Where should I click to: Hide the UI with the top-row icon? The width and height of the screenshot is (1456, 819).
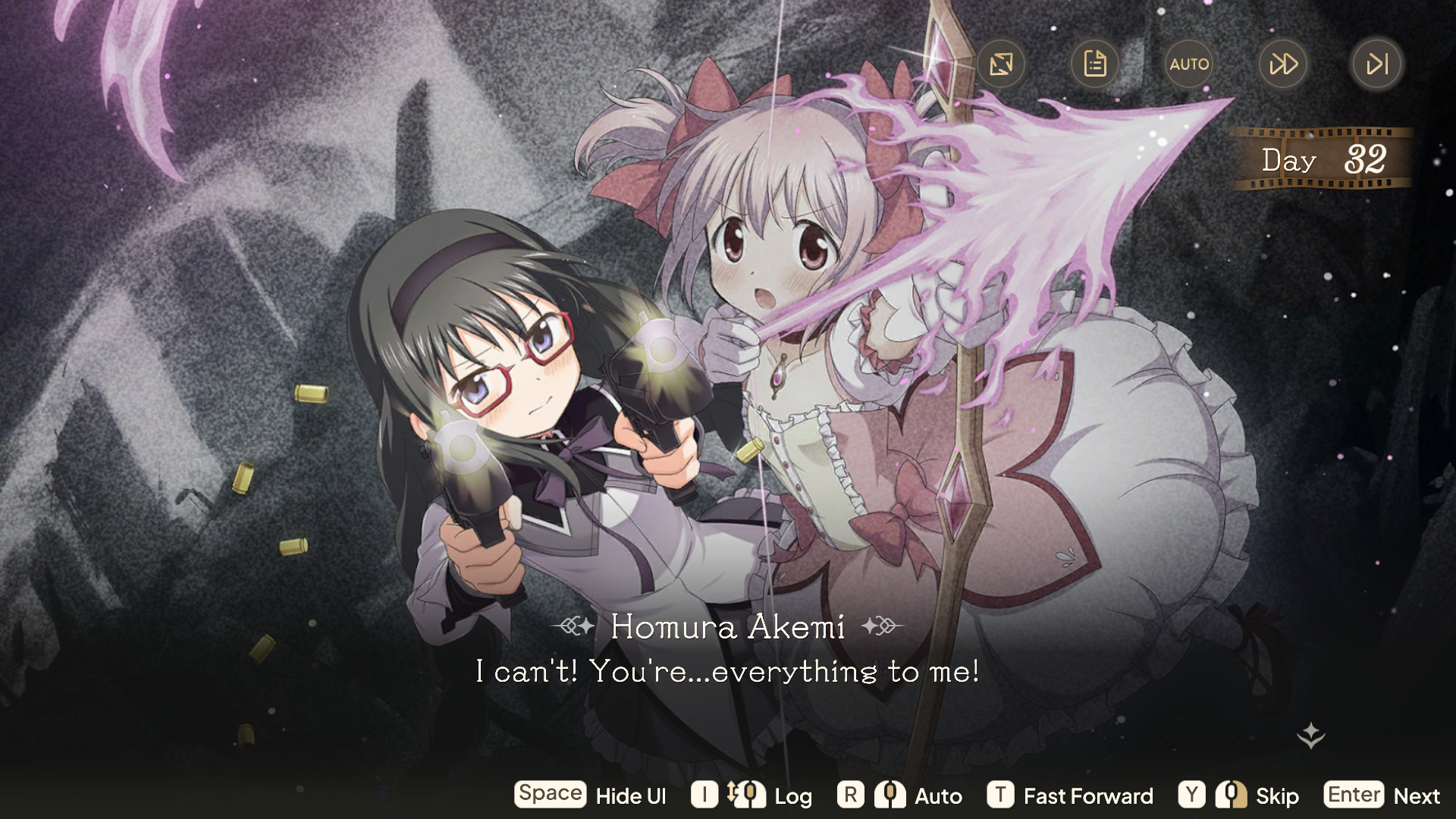point(1001,64)
